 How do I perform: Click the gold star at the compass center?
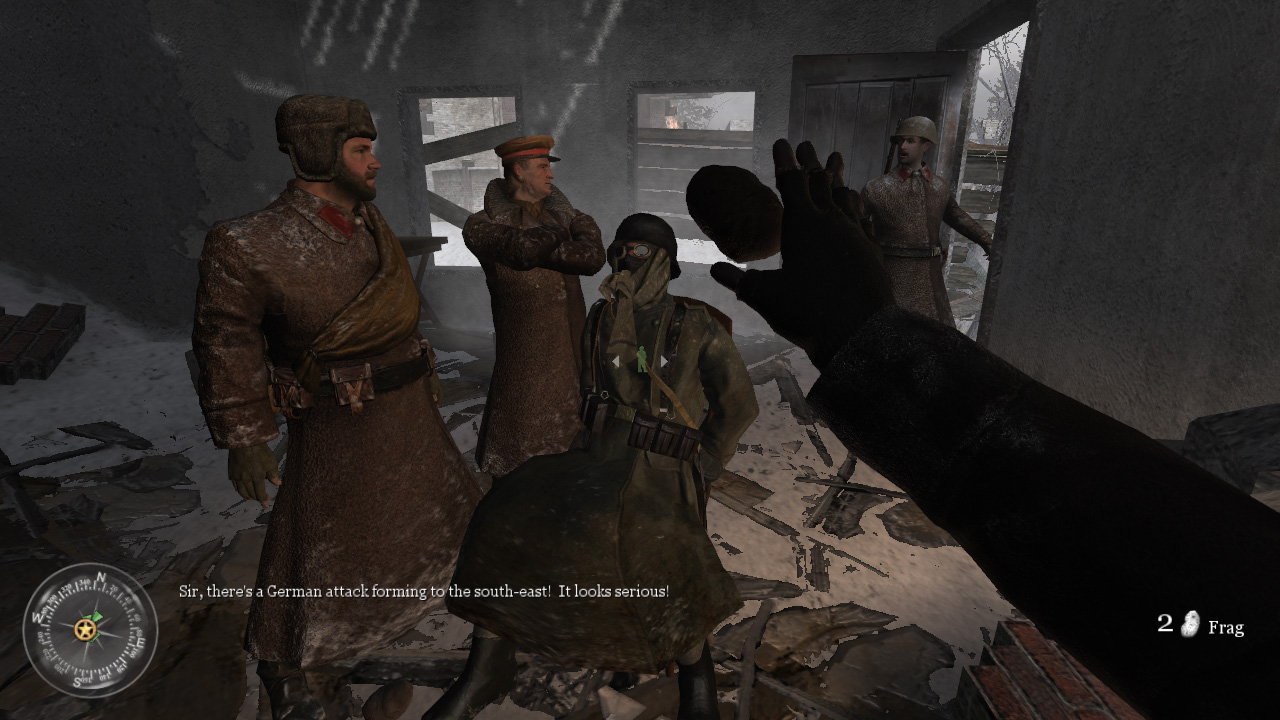pos(85,628)
